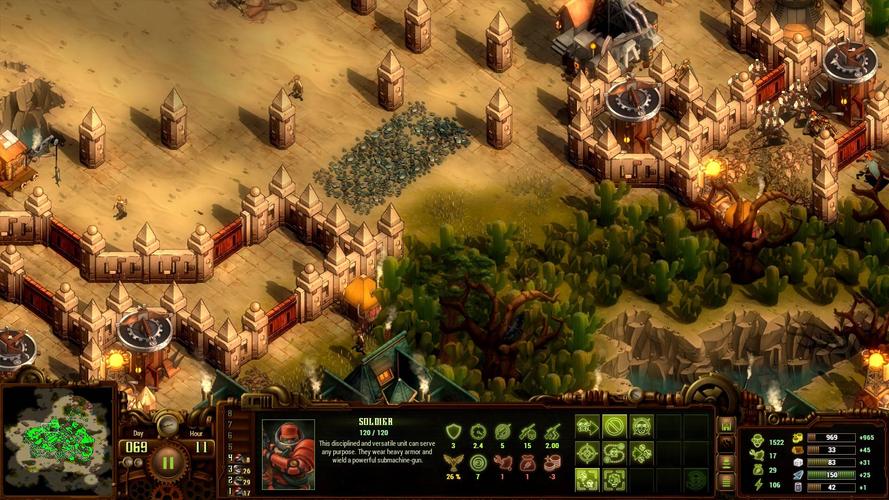Viewport: 889px width, 500px height.
Task: Click the bottom-left highlighted command icon
Action: [x=587, y=479]
